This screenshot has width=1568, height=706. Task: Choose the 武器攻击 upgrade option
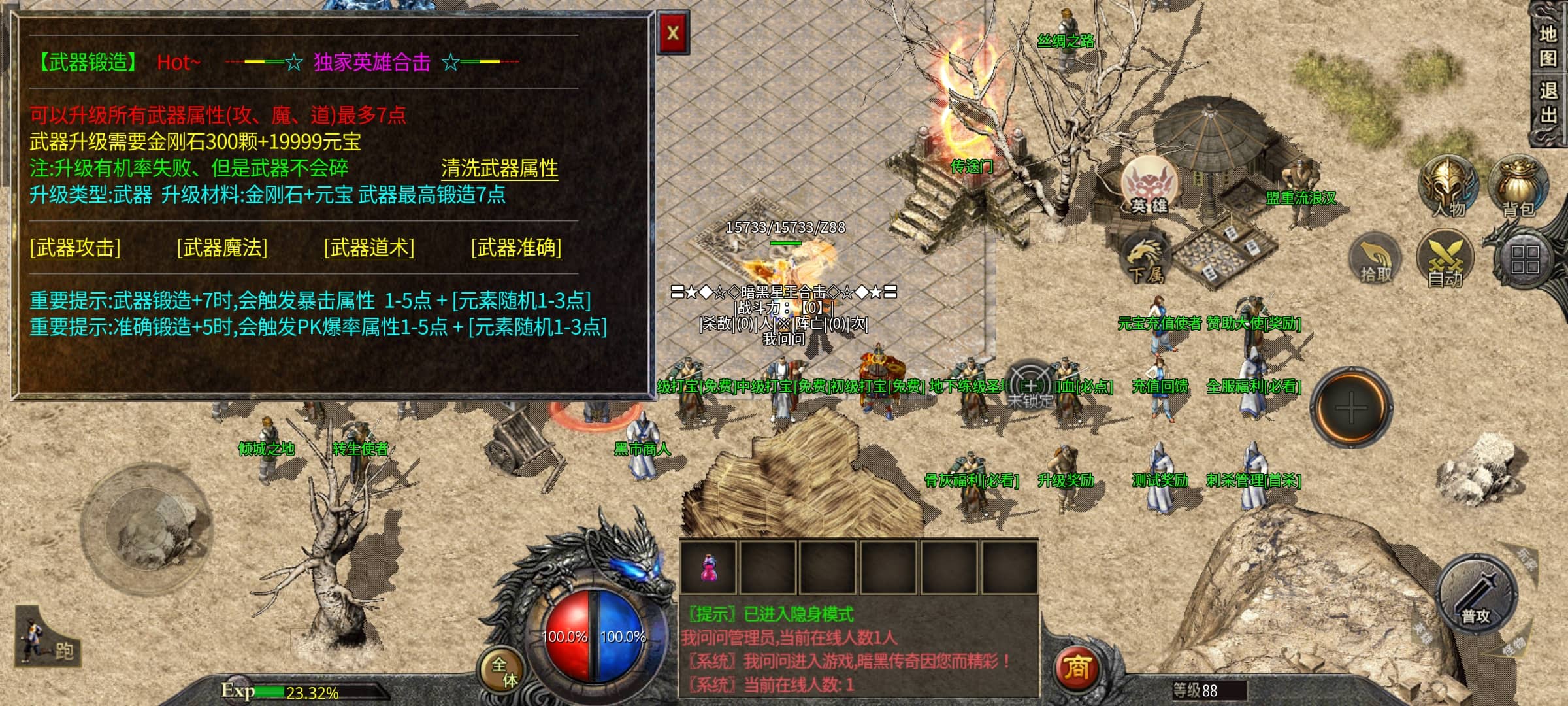75,248
